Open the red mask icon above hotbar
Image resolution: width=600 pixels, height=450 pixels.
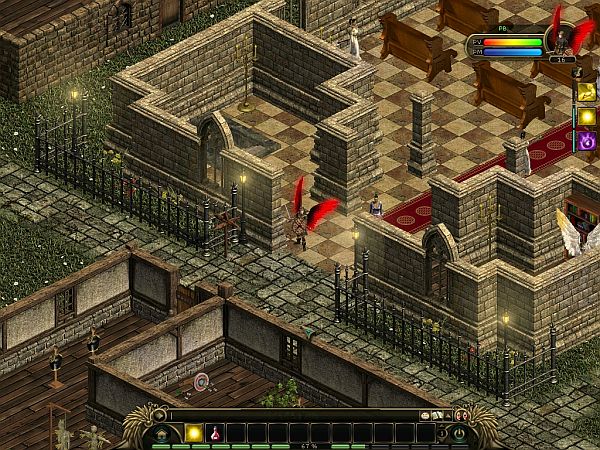click(x=461, y=414)
